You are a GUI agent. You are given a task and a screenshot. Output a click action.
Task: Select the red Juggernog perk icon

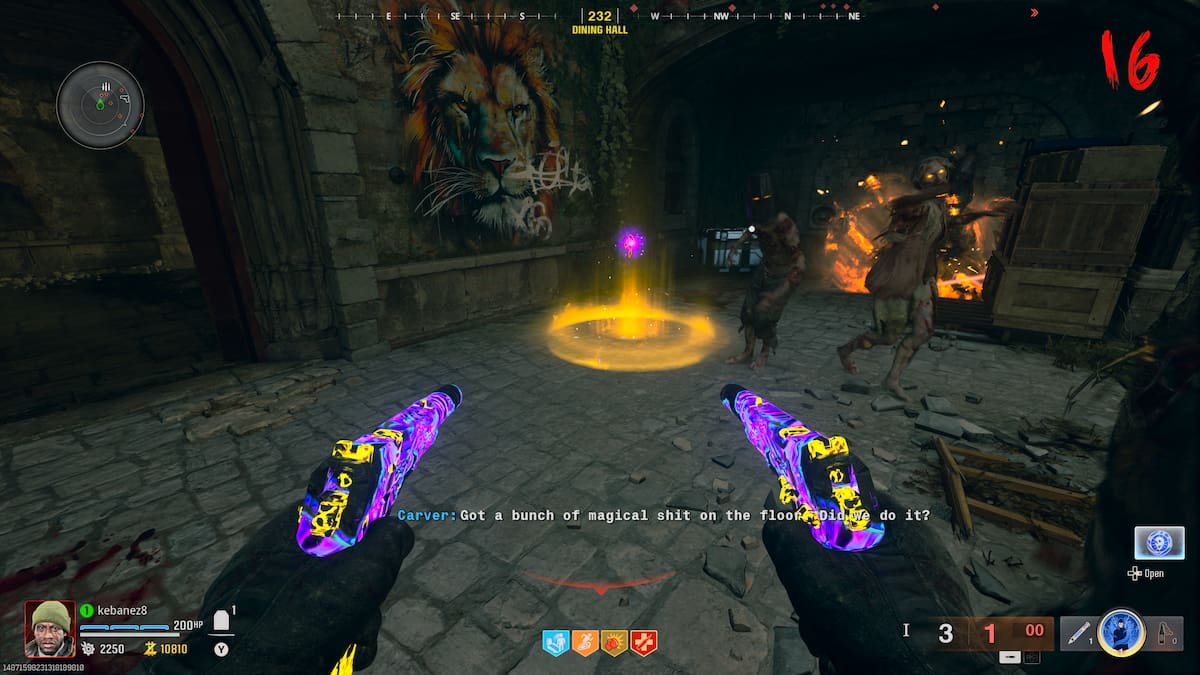[642, 642]
